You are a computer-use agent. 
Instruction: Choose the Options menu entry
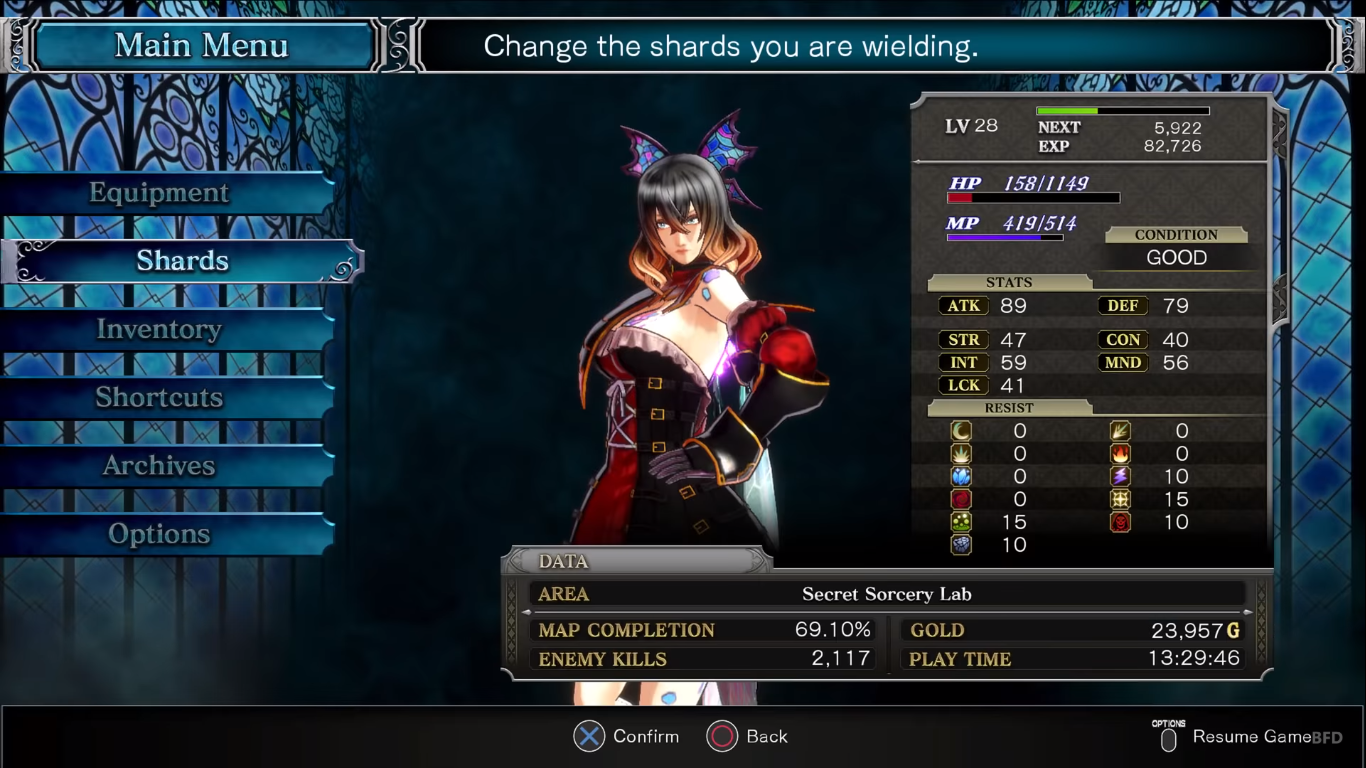pos(160,534)
